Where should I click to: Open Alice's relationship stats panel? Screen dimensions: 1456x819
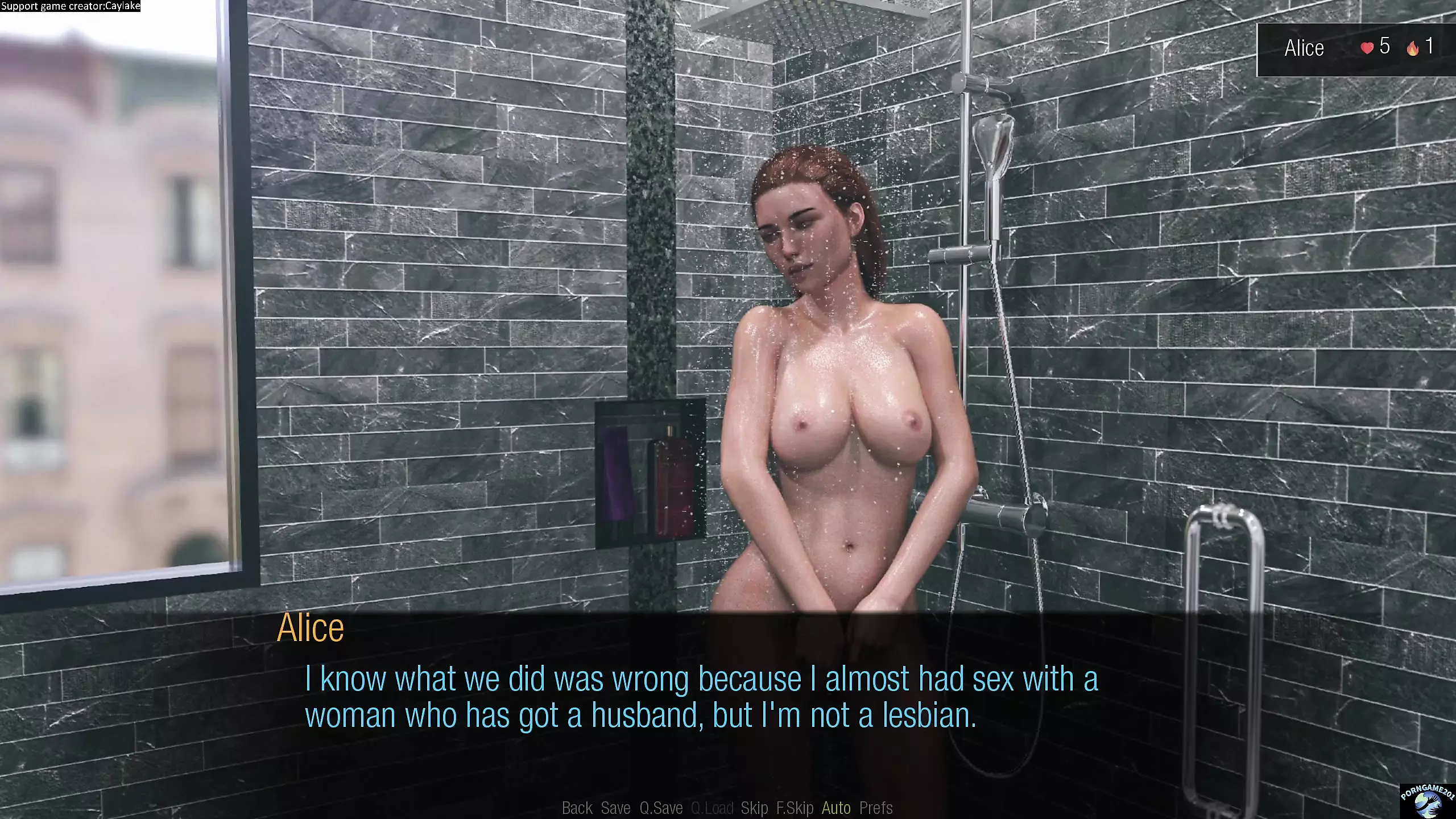[1356, 48]
